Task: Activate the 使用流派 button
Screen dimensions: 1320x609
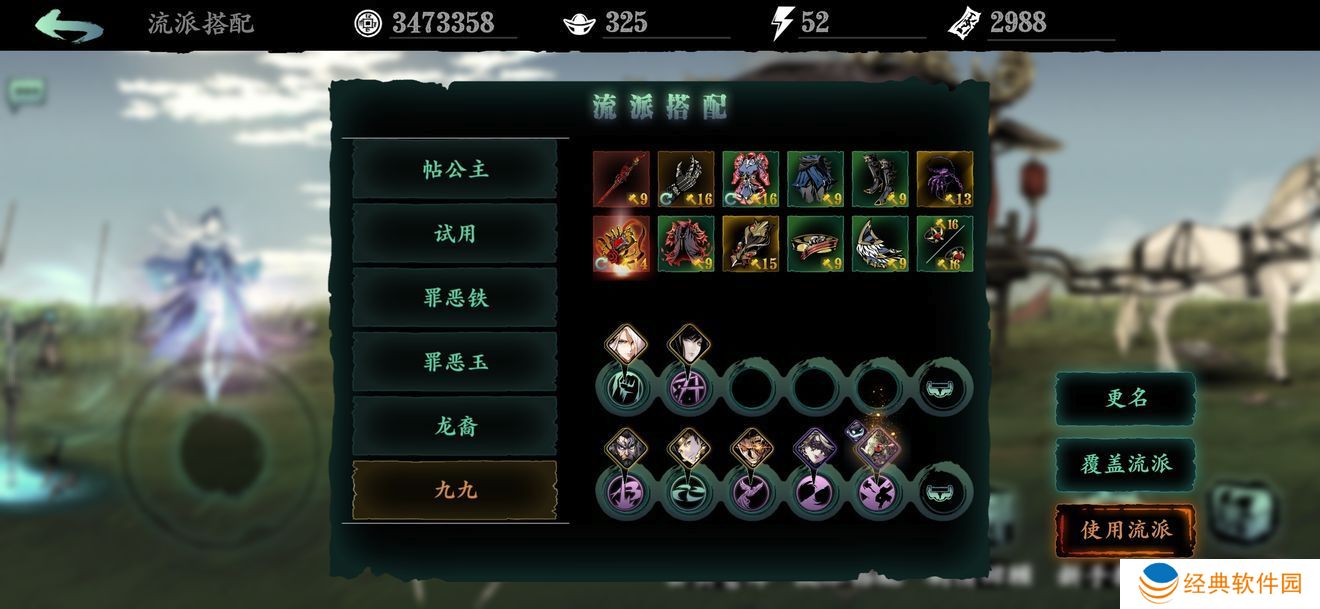Action: click(x=1126, y=530)
